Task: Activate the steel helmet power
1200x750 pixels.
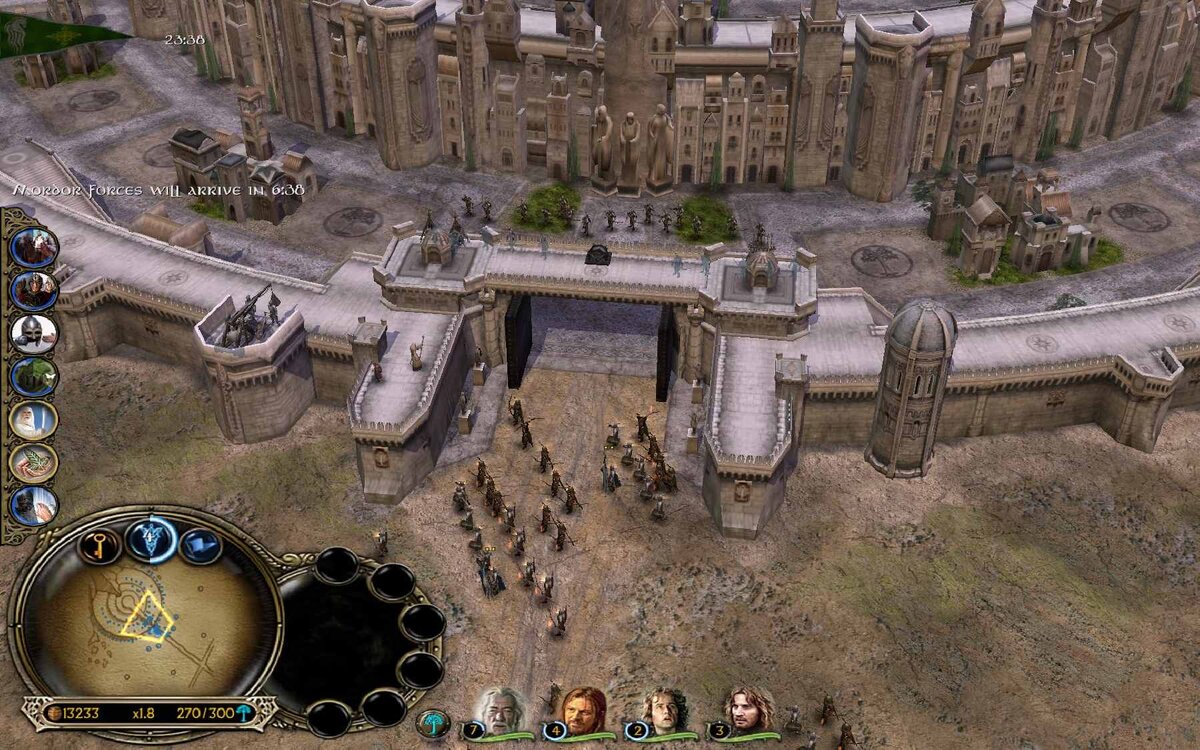Action: click(x=34, y=333)
